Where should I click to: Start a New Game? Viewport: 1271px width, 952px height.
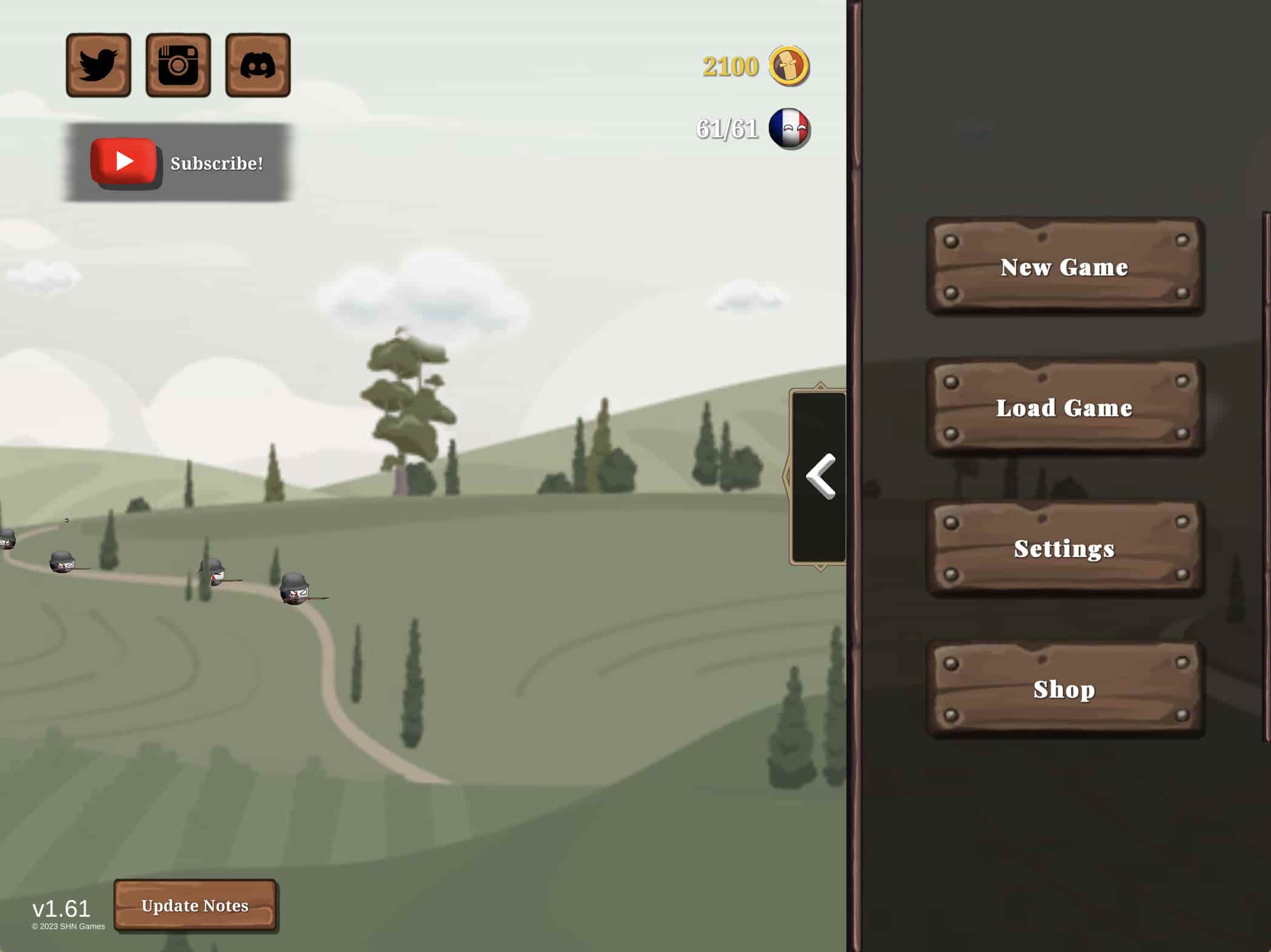1064,267
